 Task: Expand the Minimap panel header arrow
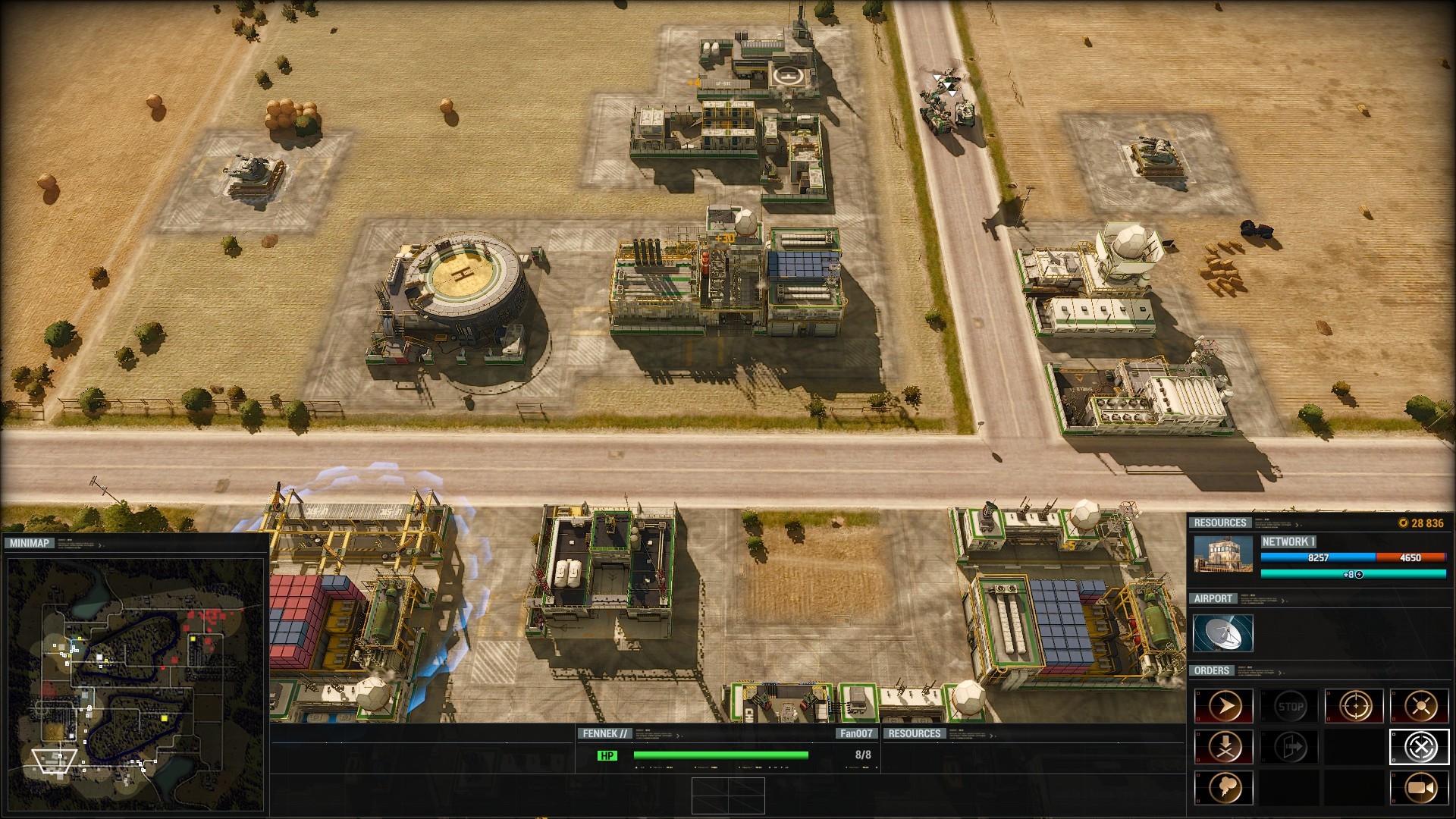100,544
